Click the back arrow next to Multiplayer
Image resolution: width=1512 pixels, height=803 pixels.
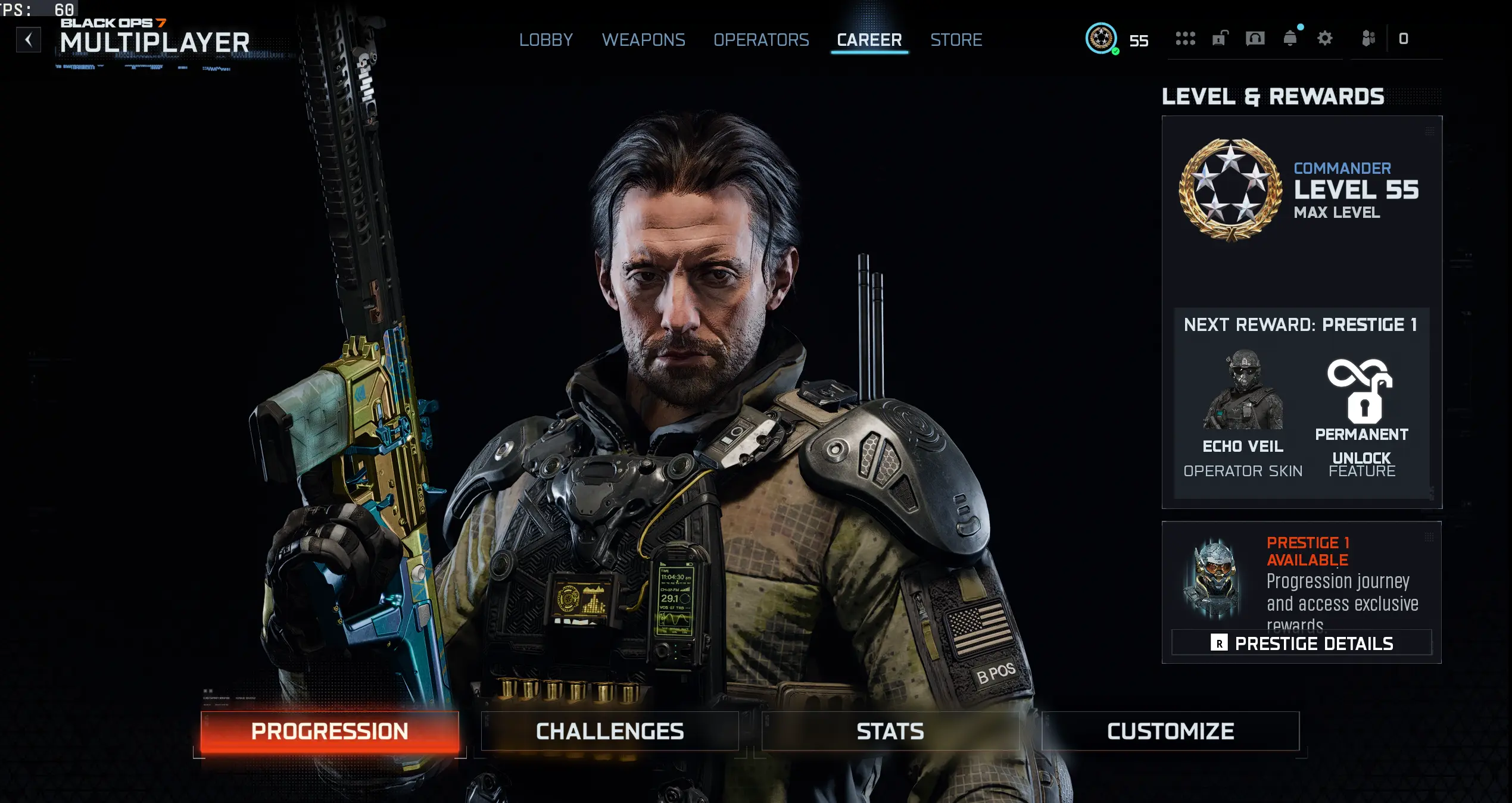(x=27, y=39)
